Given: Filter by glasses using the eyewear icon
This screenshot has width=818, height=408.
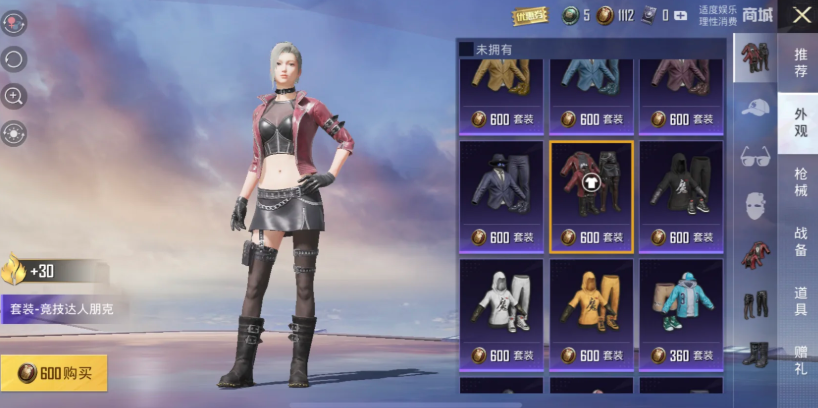Looking at the screenshot, I should coord(755,157).
